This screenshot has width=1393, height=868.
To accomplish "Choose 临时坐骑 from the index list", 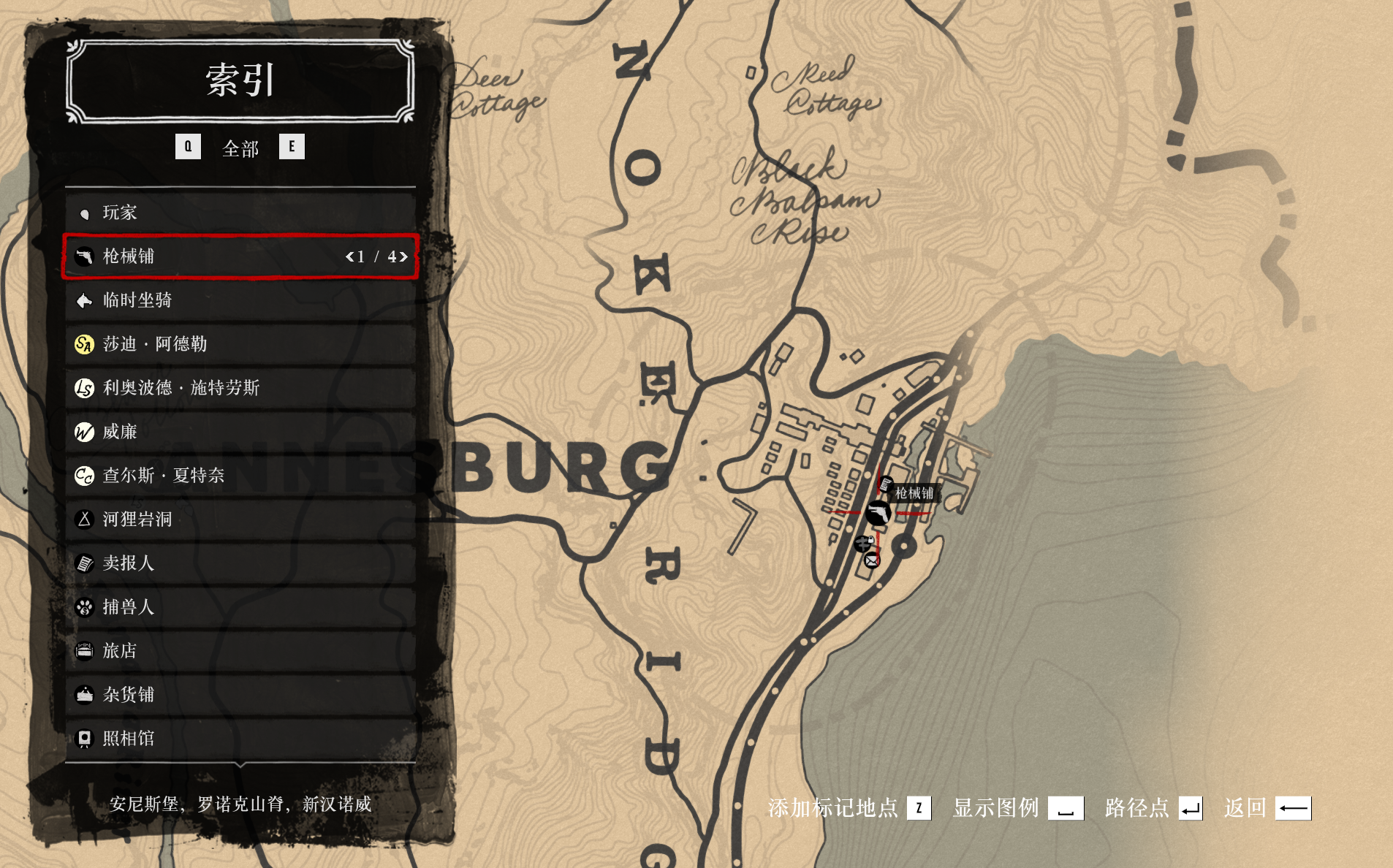I will point(240,300).
